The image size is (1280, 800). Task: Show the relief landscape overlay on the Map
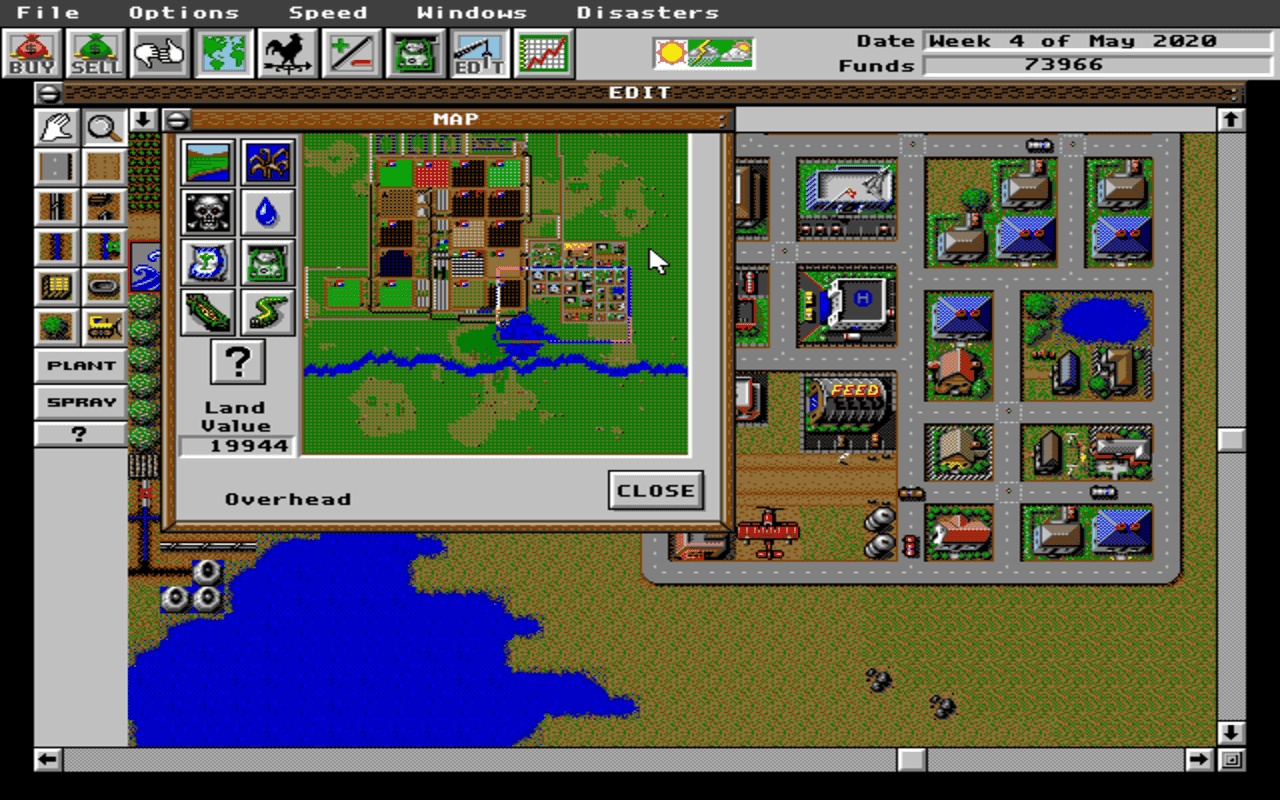click(207, 163)
